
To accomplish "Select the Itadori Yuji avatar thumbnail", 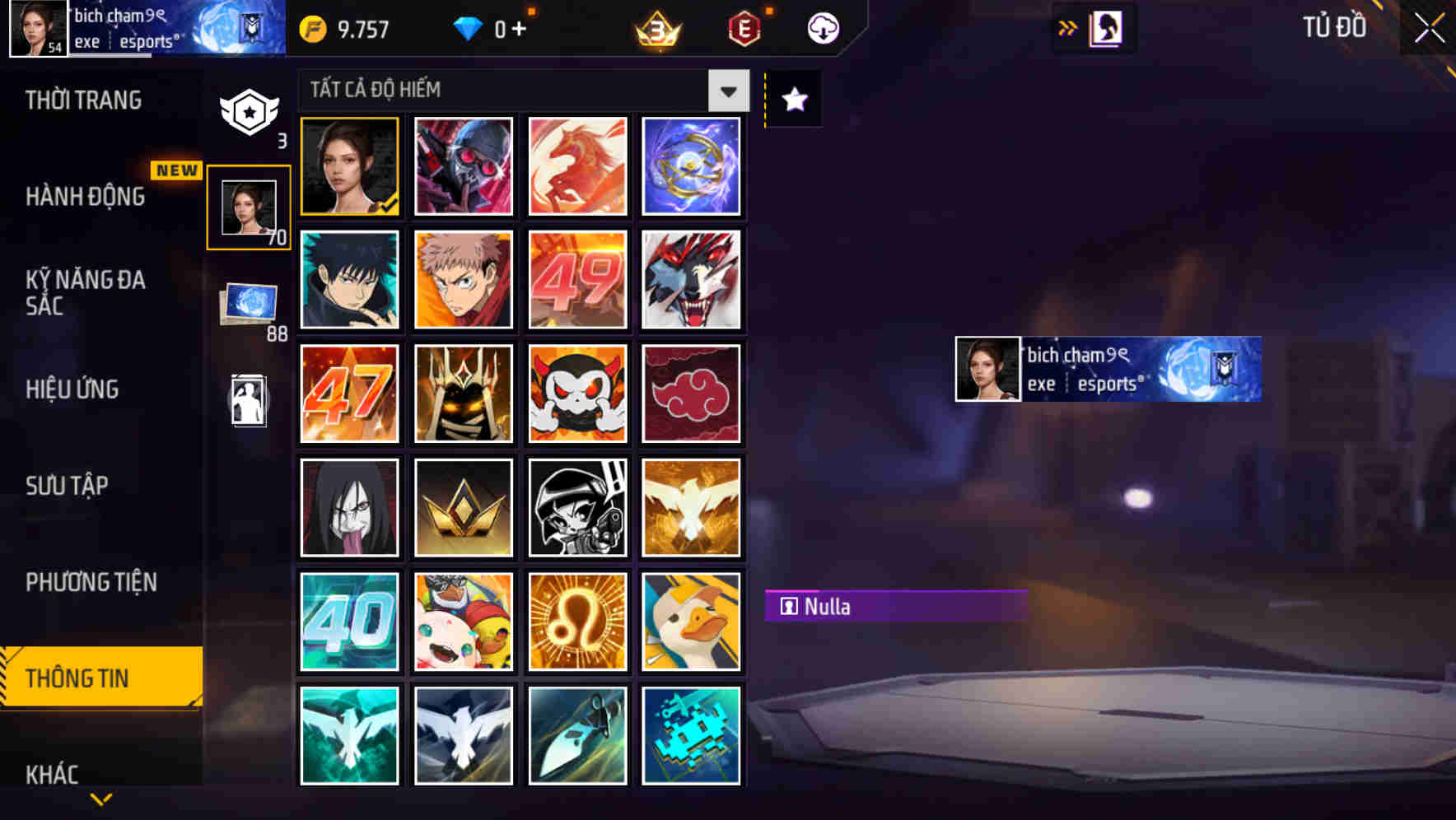I will point(463,280).
